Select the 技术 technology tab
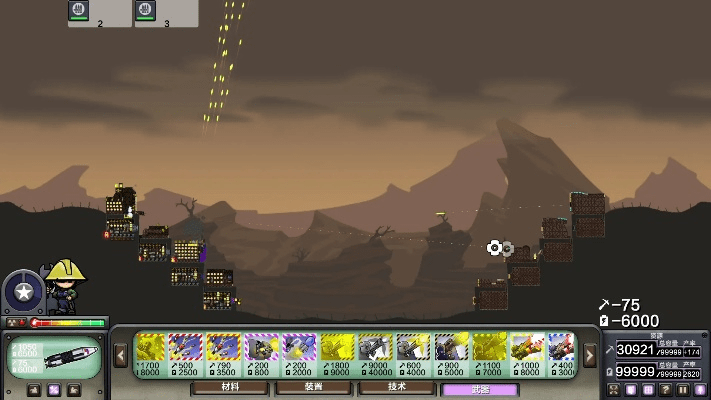 click(x=397, y=387)
